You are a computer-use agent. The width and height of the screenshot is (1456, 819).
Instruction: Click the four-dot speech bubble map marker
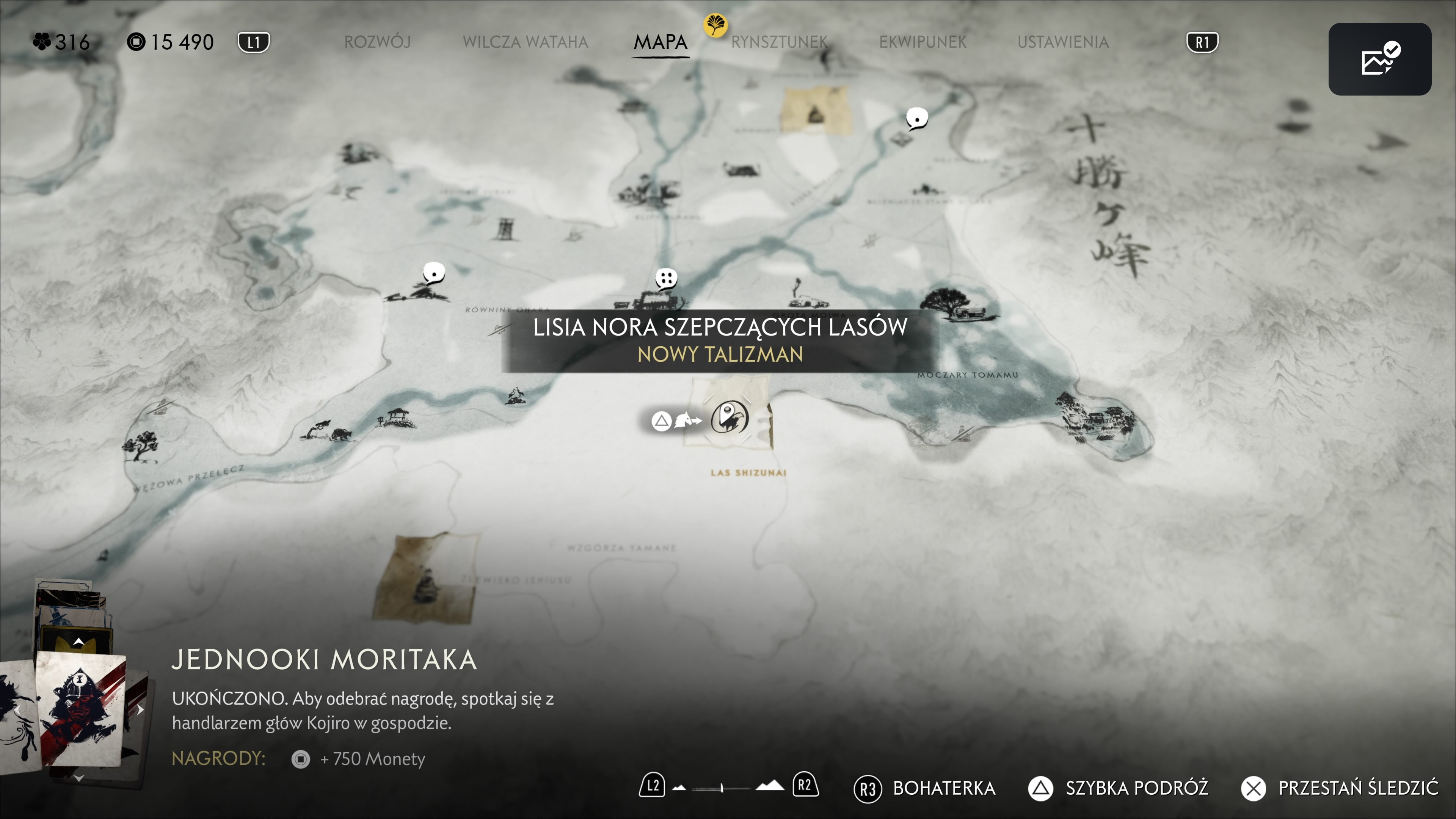666,278
